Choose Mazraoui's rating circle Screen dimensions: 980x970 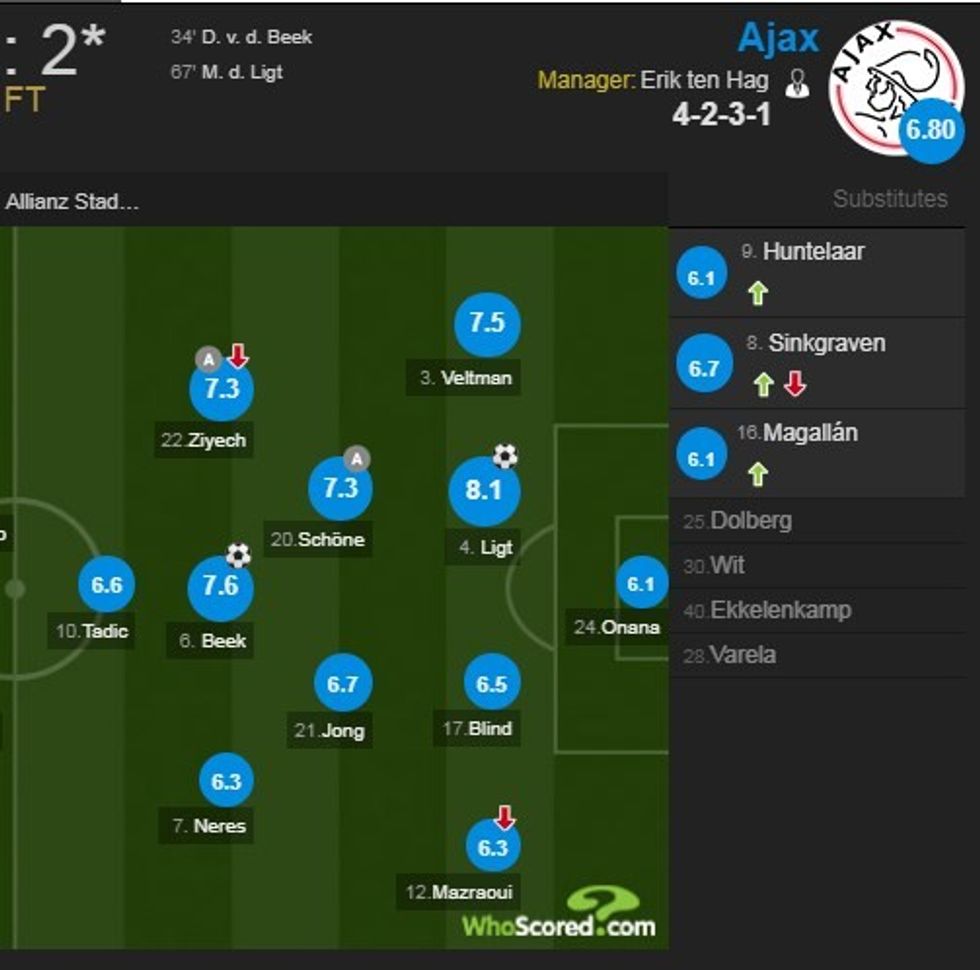[x=493, y=848]
